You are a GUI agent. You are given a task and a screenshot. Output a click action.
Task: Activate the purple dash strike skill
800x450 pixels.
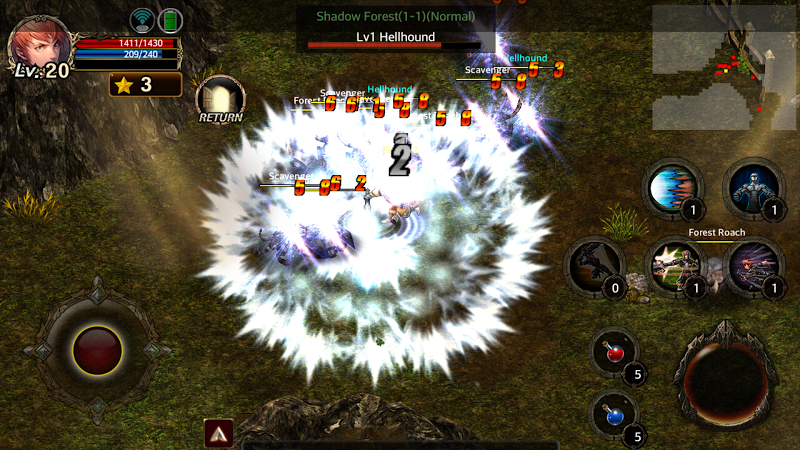[x=752, y=266]
